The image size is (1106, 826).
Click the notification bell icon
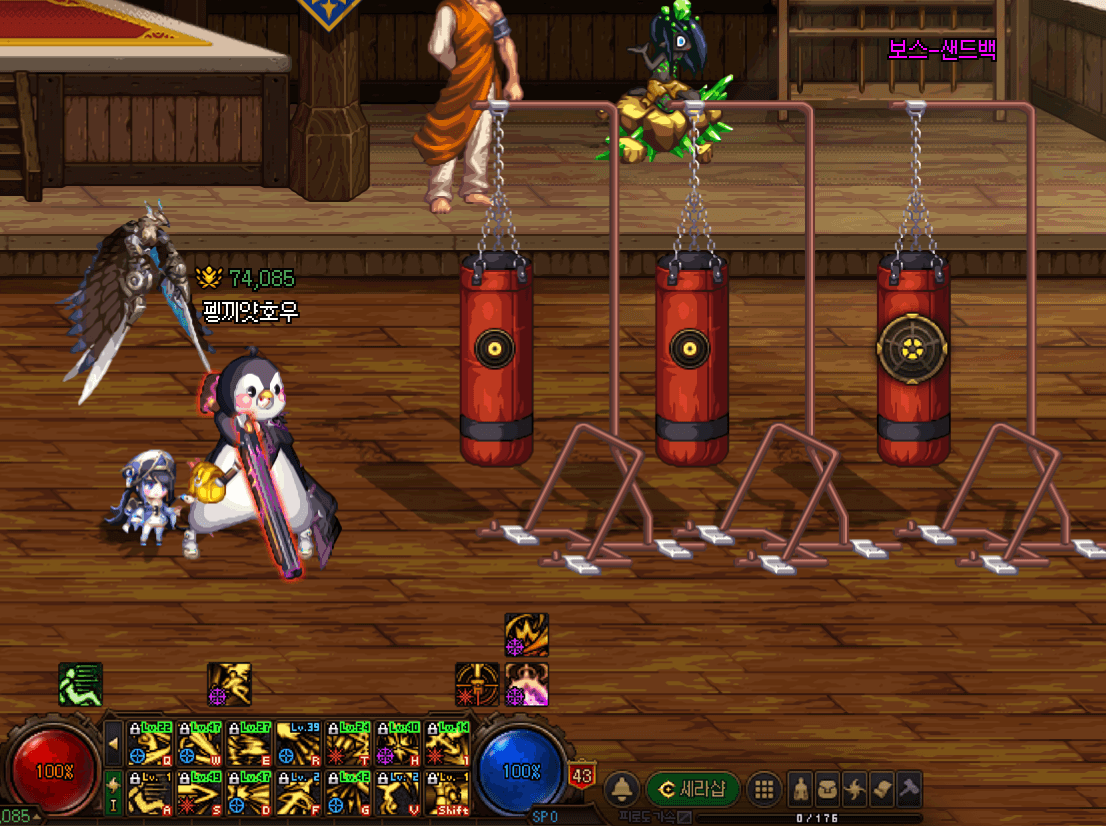tap(622, 789)
